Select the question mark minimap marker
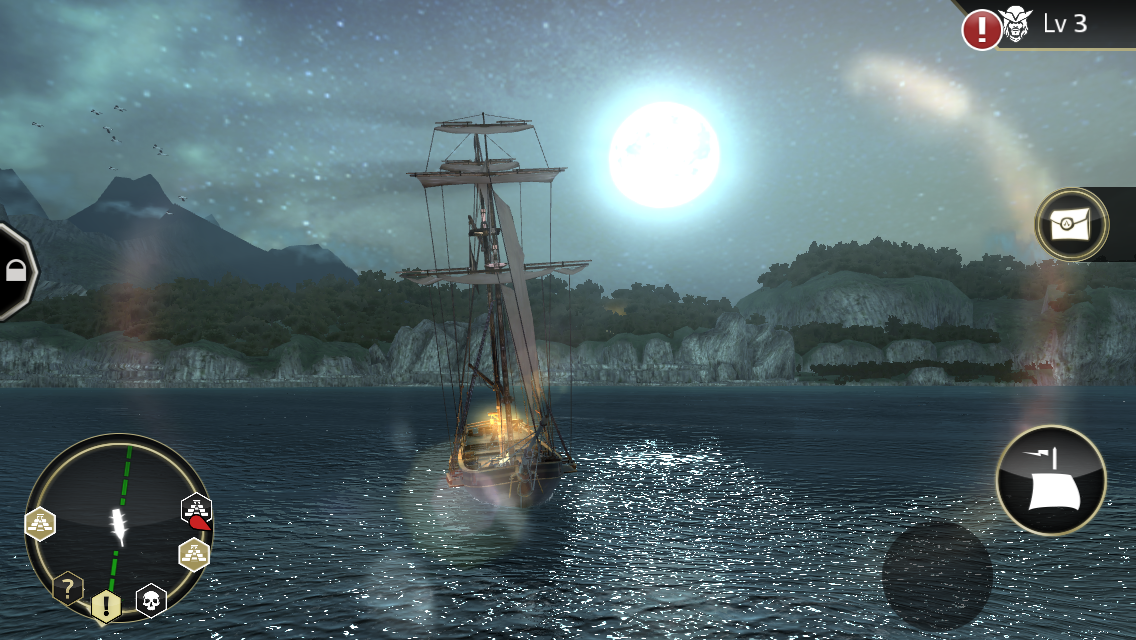The height and width of the screenshot is (640, 1136). coord(67,587)
